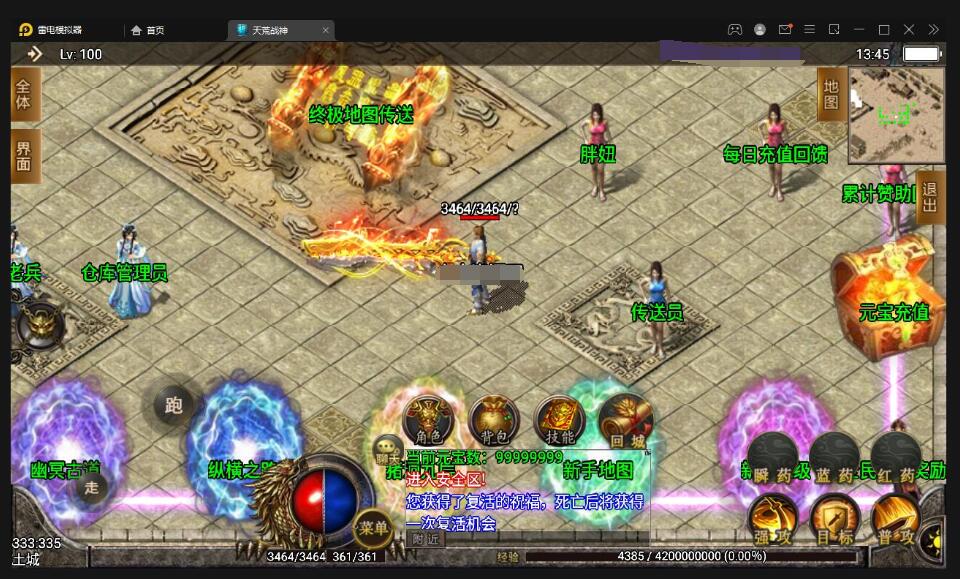Viewport: 960px width, 579px height.
Task: Toggle the 走 walk mode button
Action: click(92, 487)
